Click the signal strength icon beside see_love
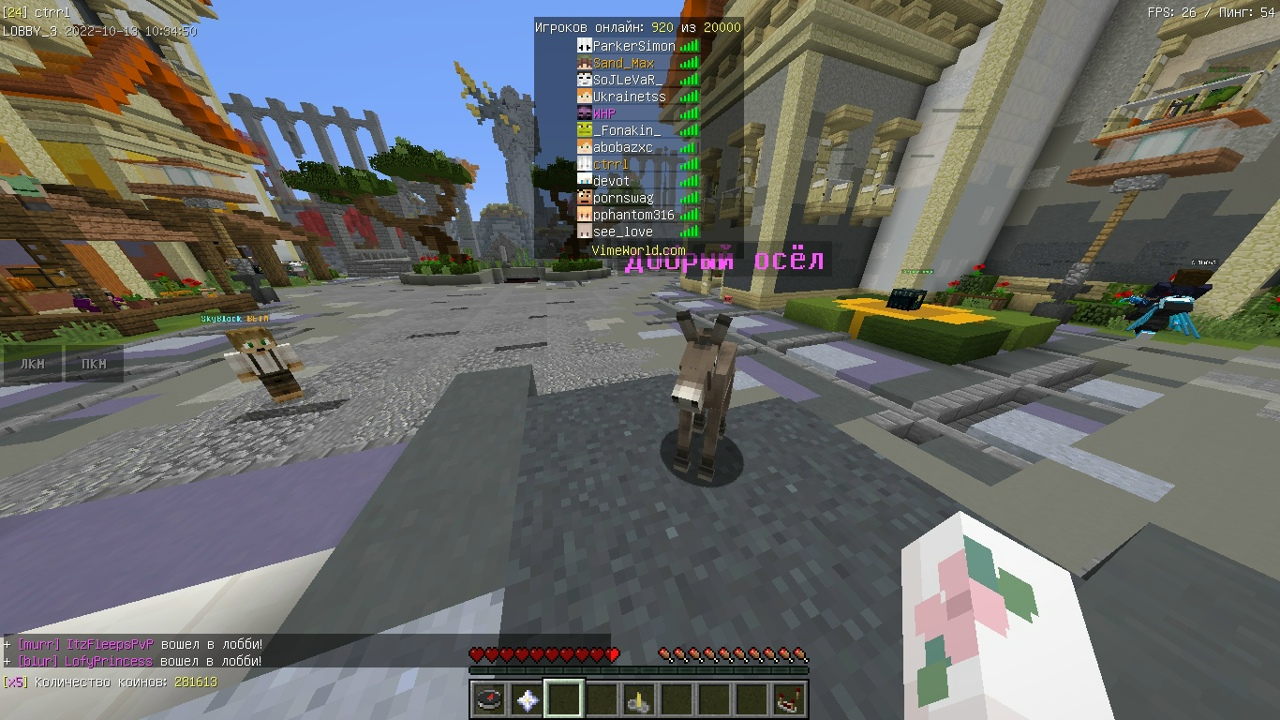Screen dimensions: 1280x720 [x=688, y=231]
